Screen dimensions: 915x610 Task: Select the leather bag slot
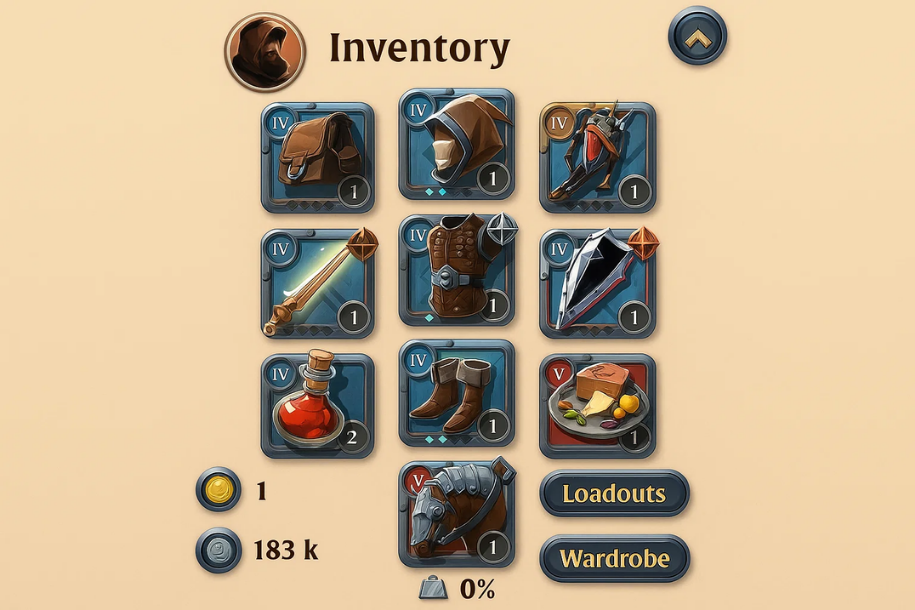pyautogui.click(x=317, y=157)
